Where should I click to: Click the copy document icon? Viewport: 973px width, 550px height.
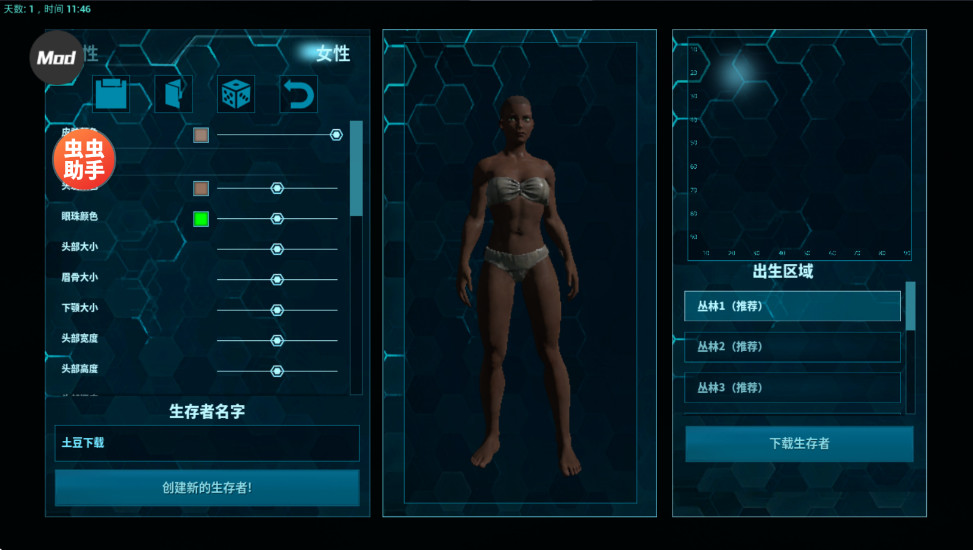(x=173, y=94)
